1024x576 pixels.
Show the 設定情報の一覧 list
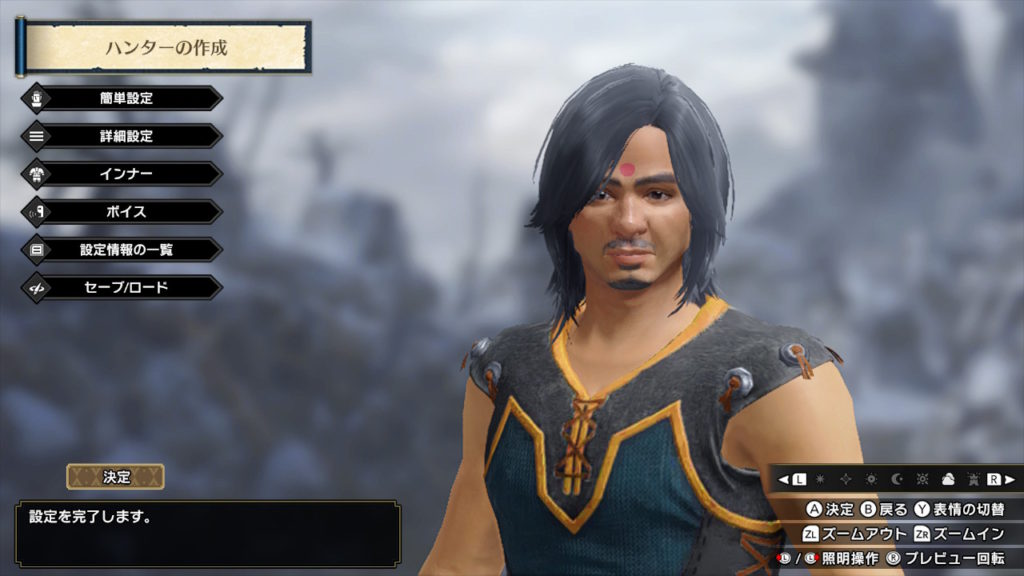point(125,250)
